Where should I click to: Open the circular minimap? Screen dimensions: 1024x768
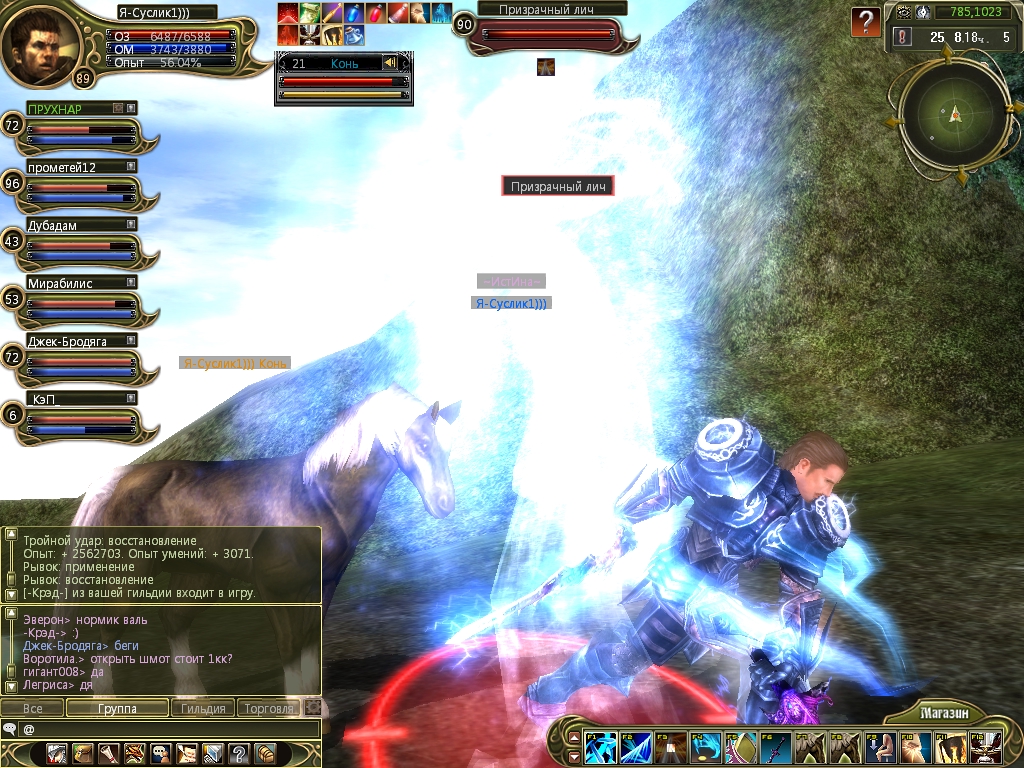point(955,113)
